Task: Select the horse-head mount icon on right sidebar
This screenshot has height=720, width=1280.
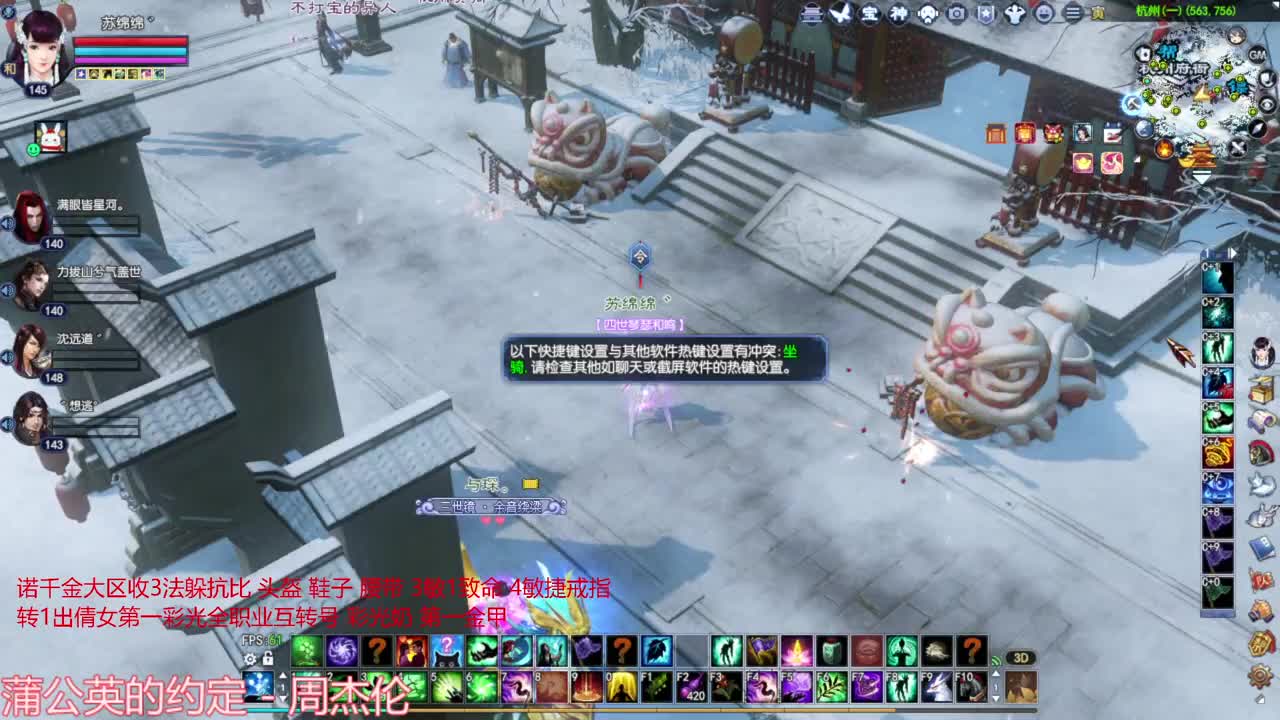Action: tap(1261, 454)
